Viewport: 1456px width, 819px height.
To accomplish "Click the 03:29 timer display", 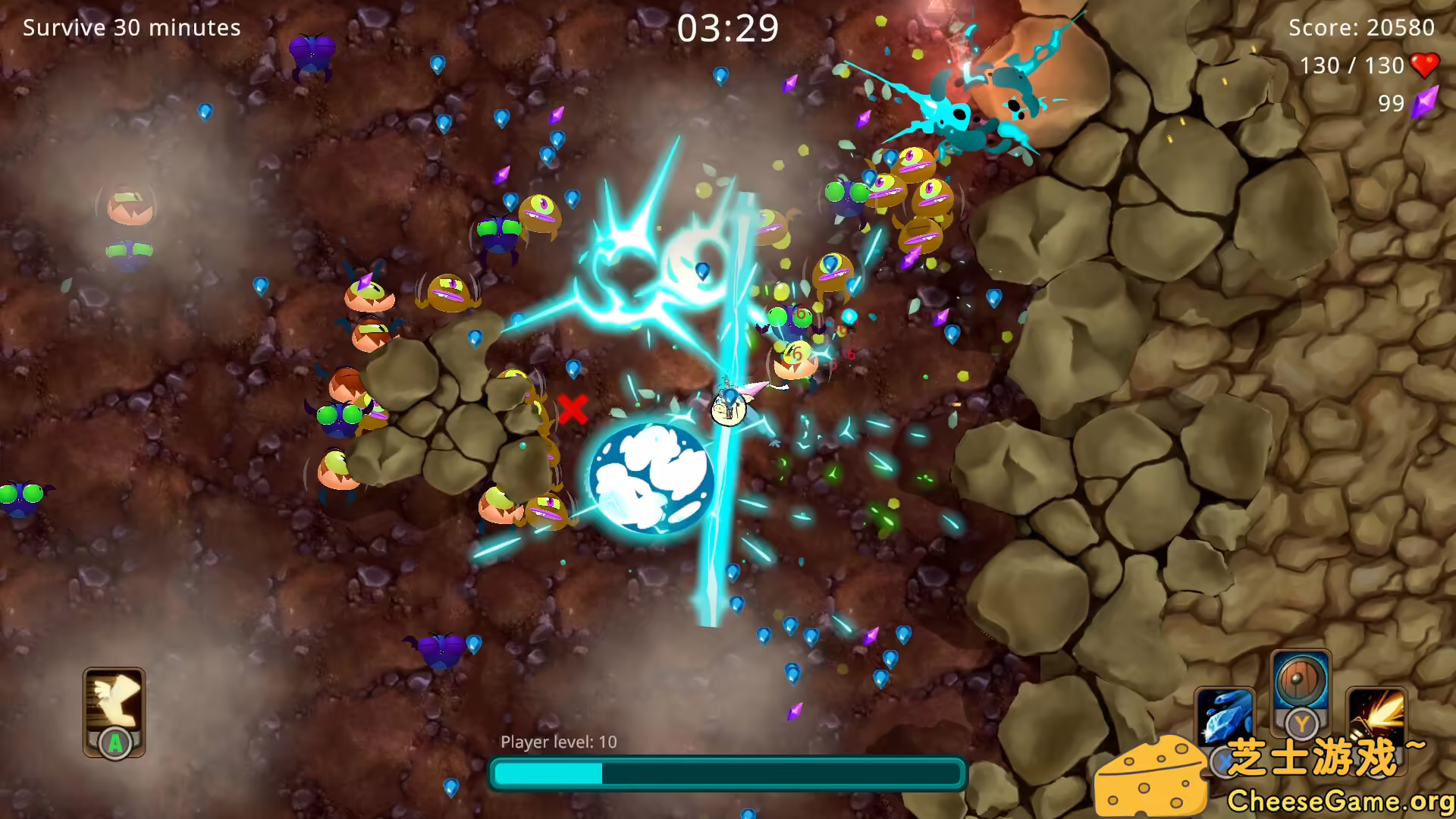I will click(729, 27).
